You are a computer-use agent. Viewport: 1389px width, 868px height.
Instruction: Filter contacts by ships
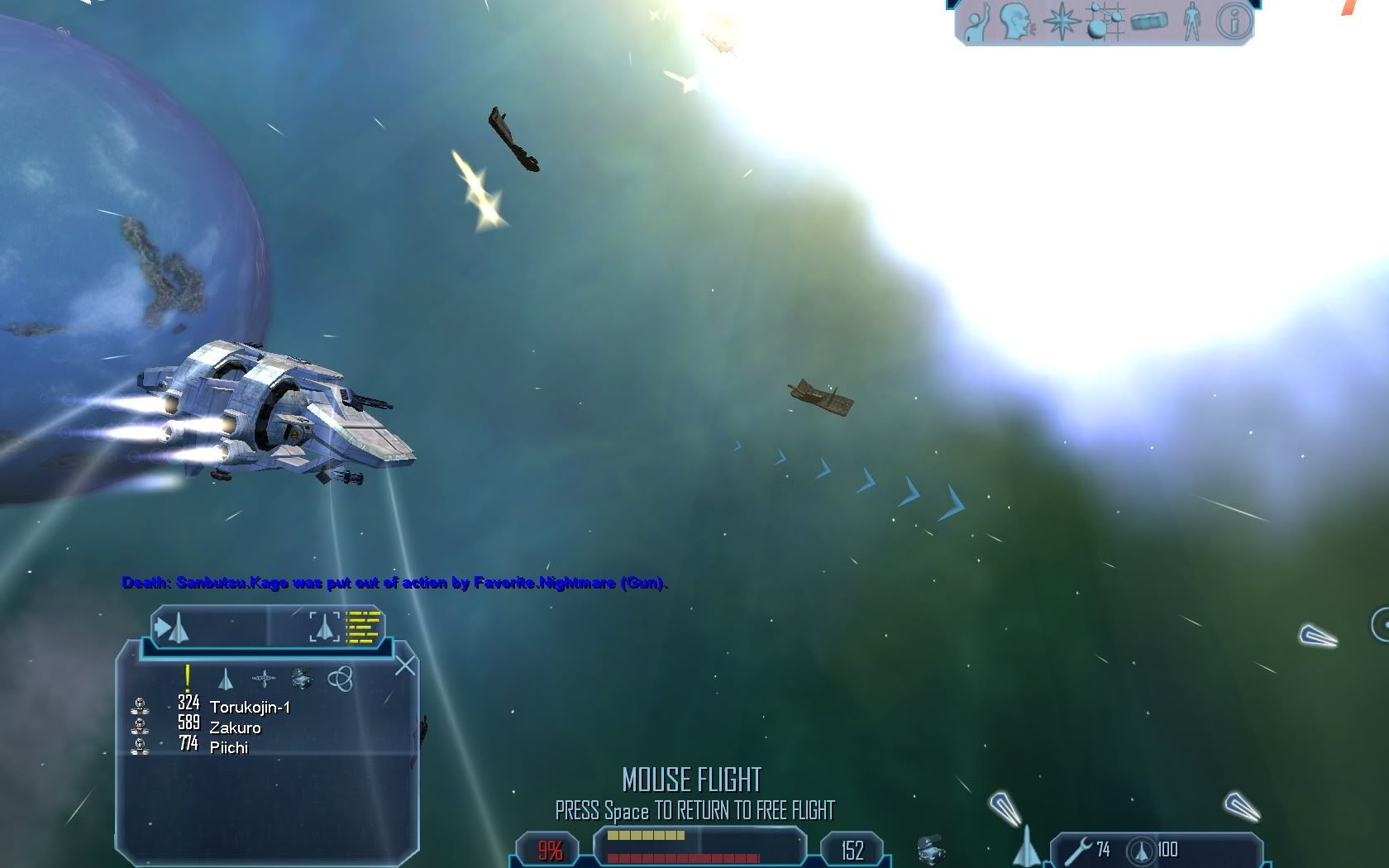pos(225,680)
